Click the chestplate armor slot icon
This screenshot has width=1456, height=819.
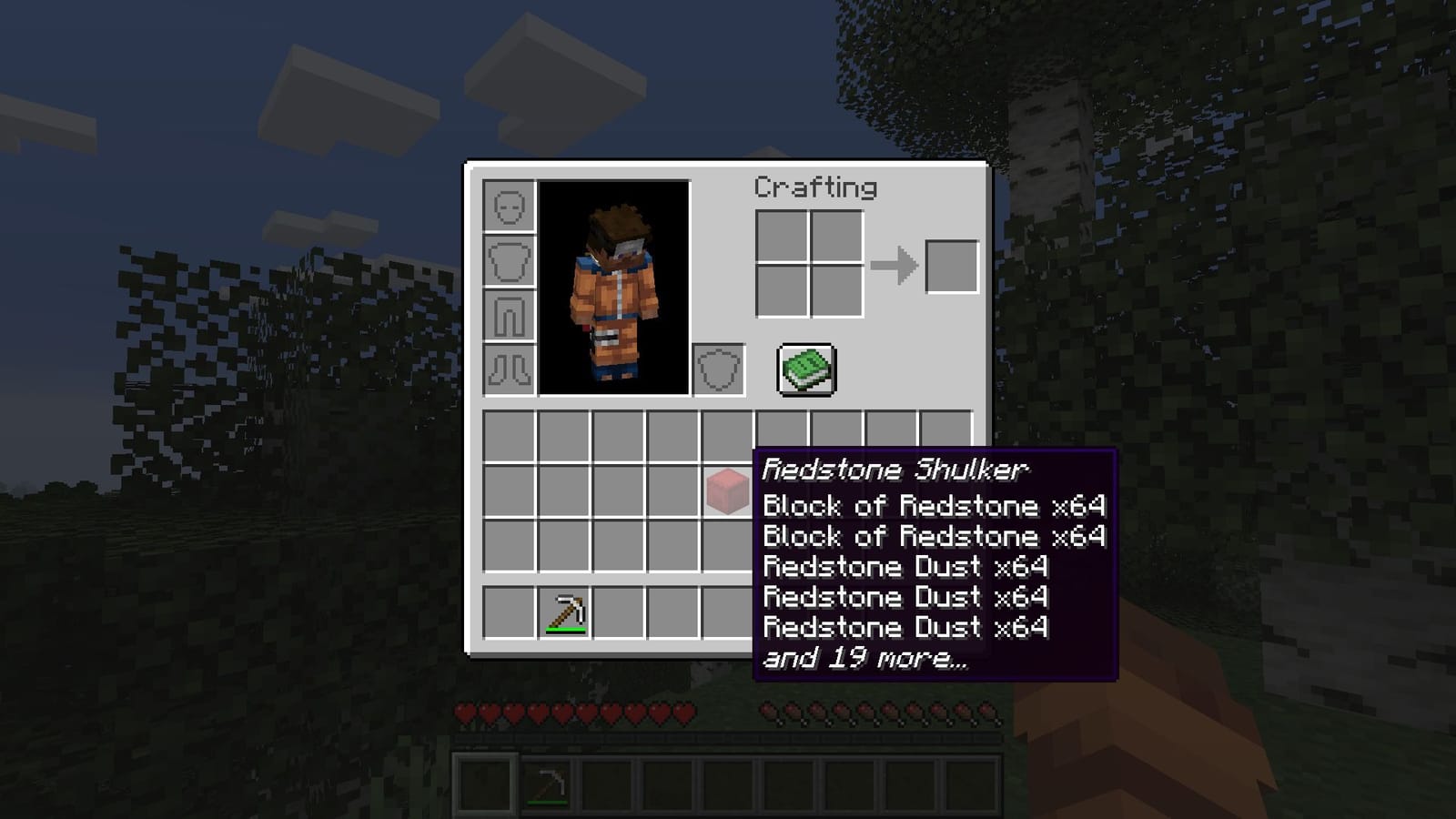pos(508,262)
